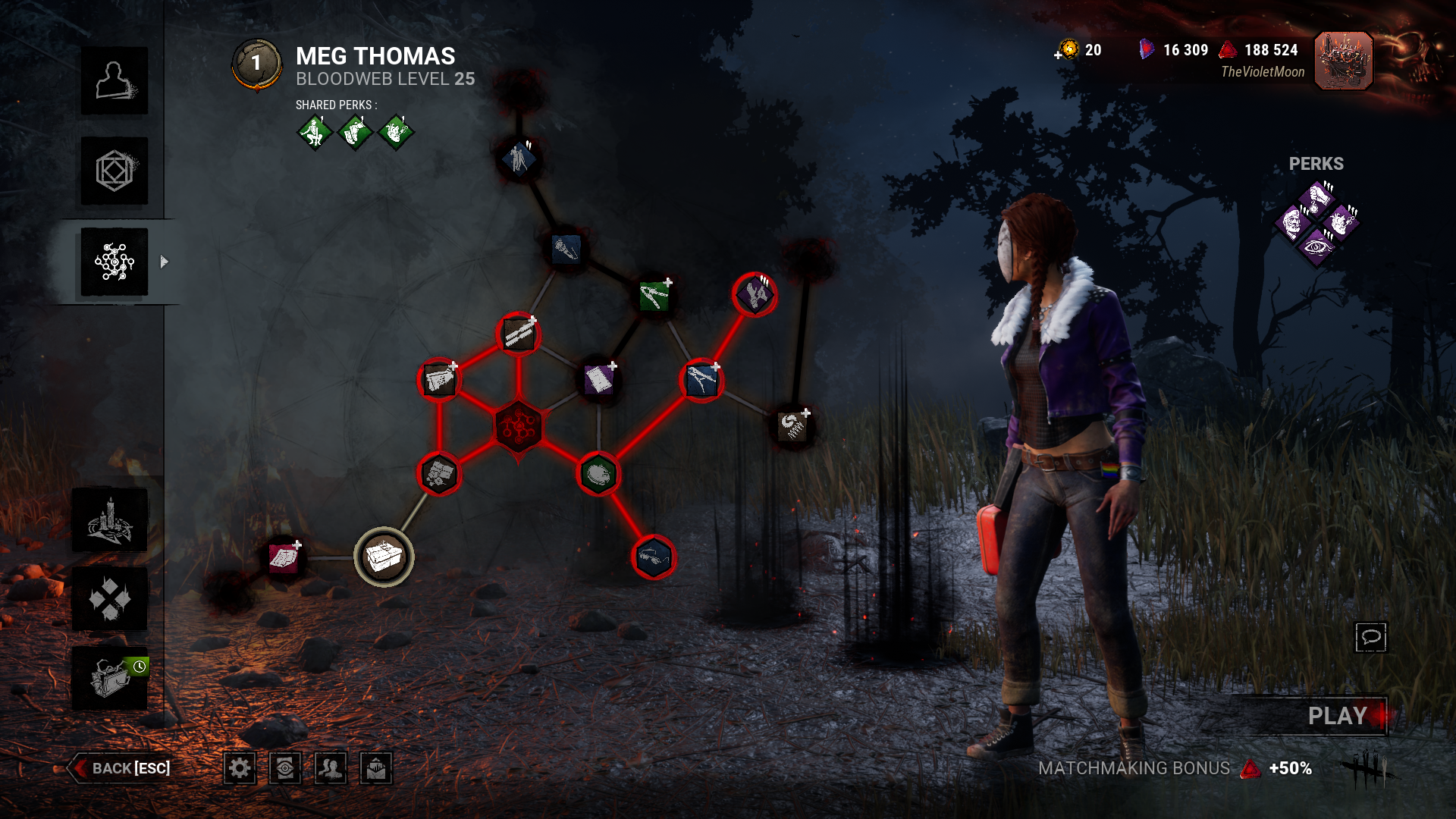Open the equipped perks diamond cluster
The height and width of the screenshot is (819, 1456).
pos(1318,224)
